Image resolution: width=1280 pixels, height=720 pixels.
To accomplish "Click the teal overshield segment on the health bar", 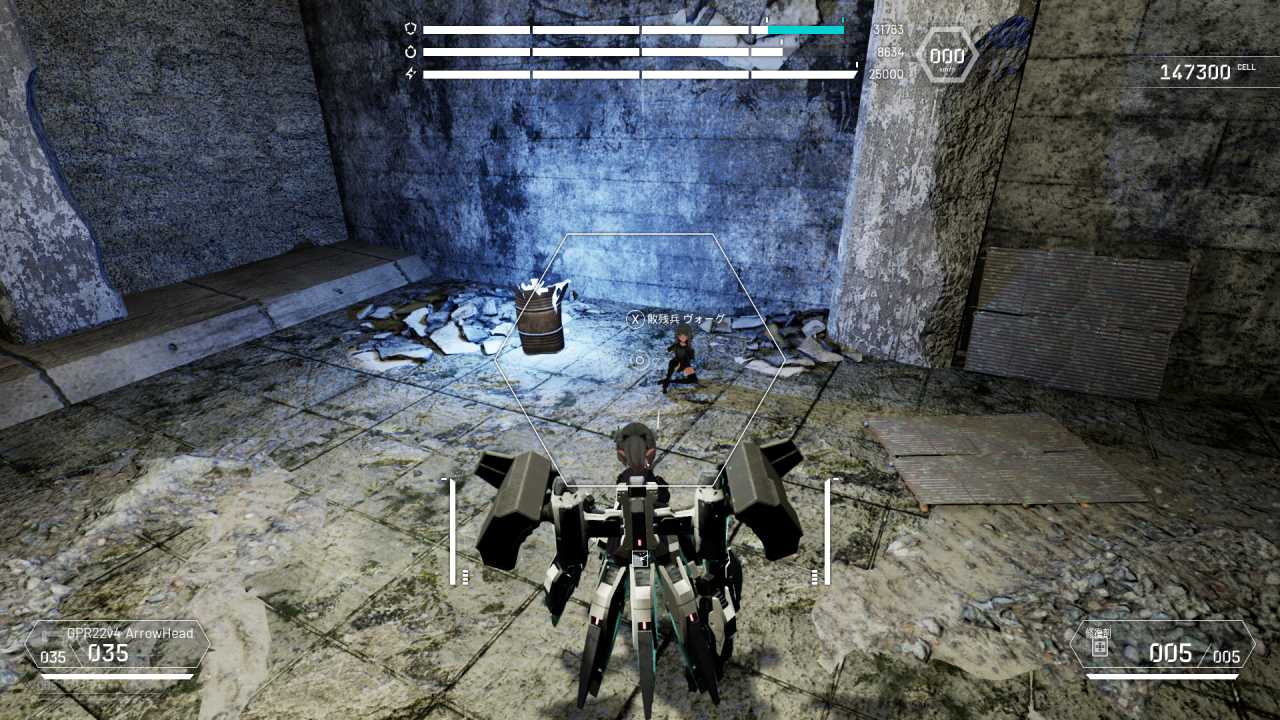I will [804, 31].
